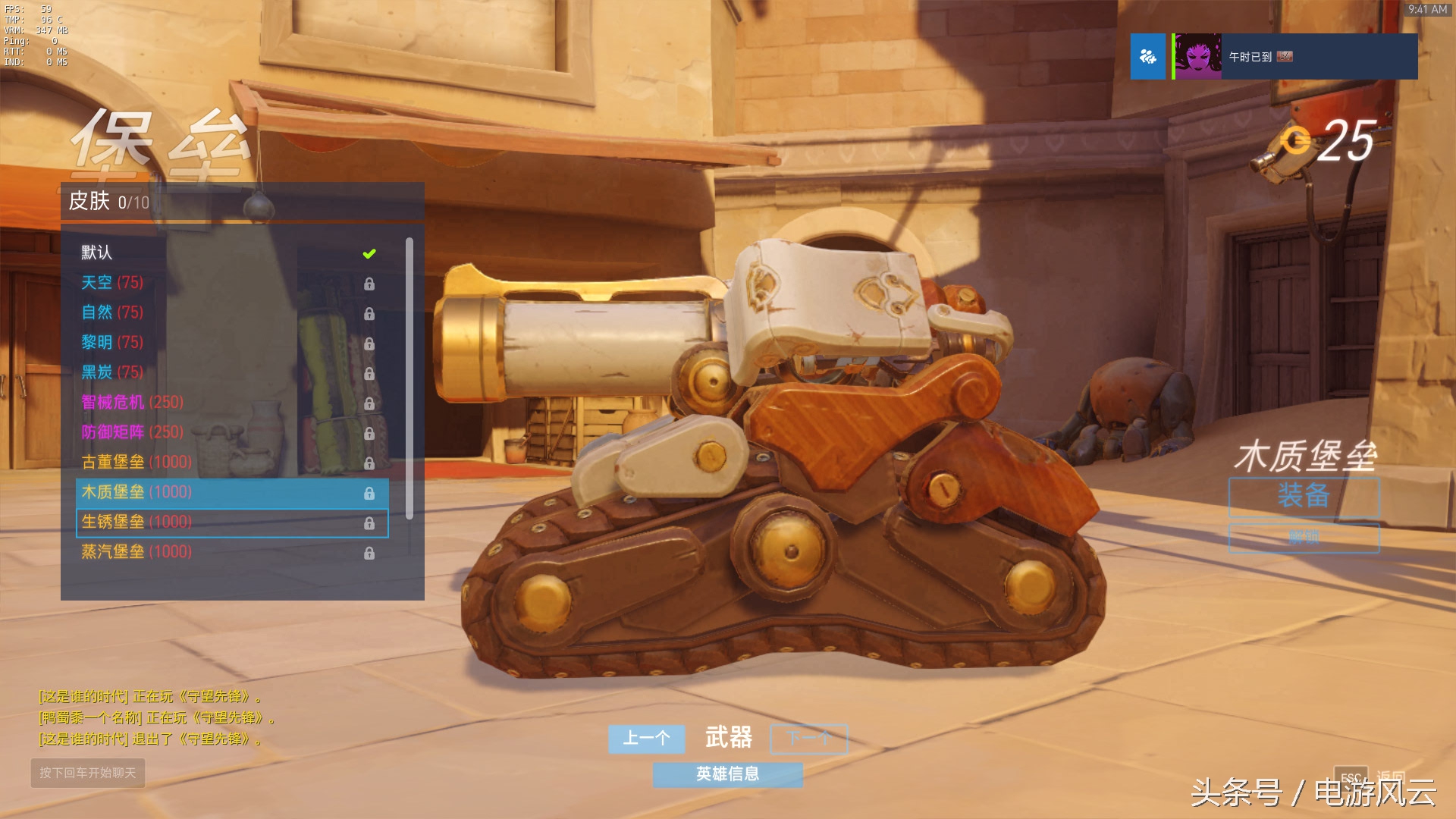Image resolution: width=1456 pixels, height=819 pixels.
Task: Select the 默认 default skin
Action: [227, 253]
